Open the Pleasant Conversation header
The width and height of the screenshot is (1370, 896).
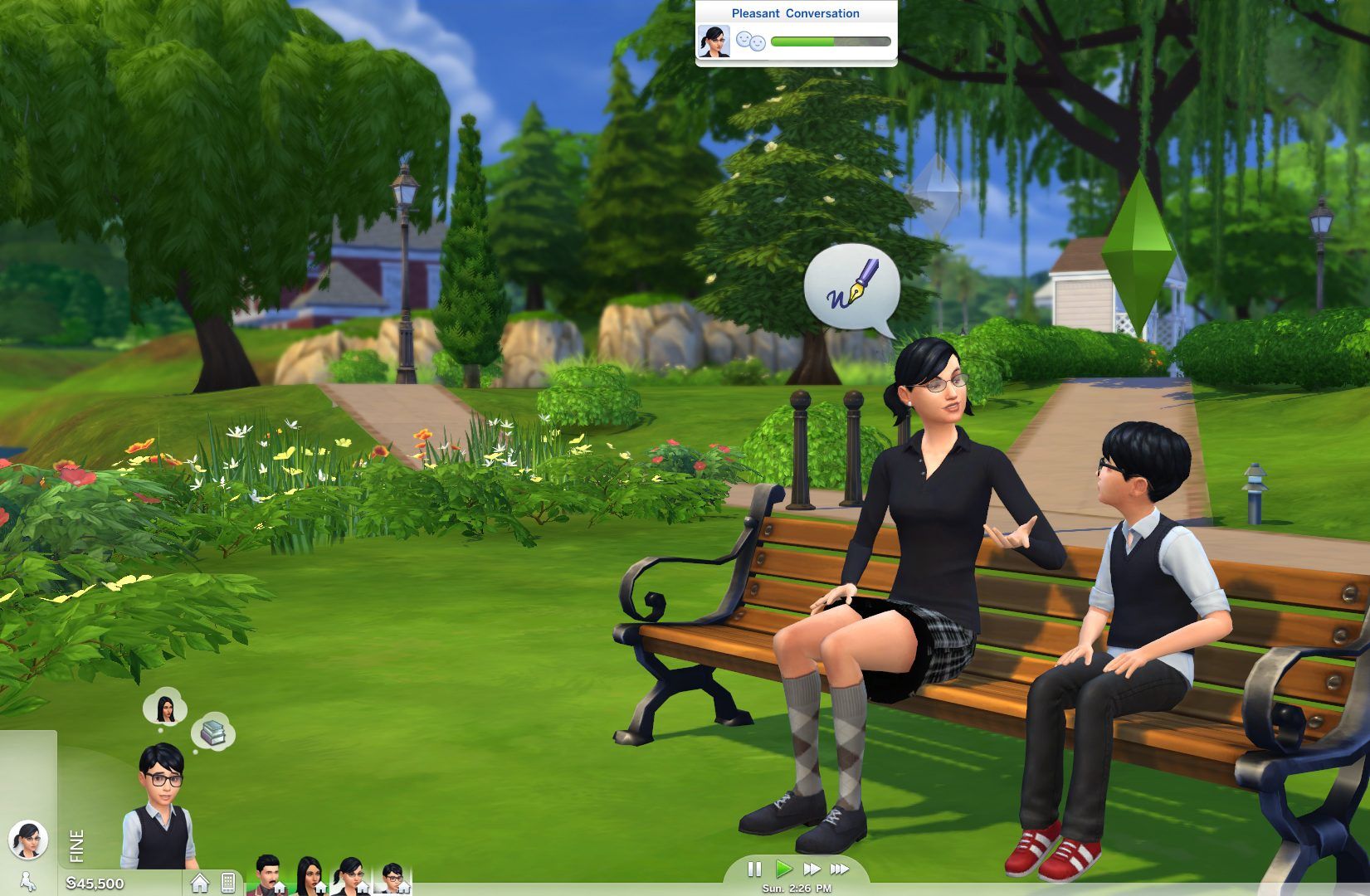click(x=795, y=12)
